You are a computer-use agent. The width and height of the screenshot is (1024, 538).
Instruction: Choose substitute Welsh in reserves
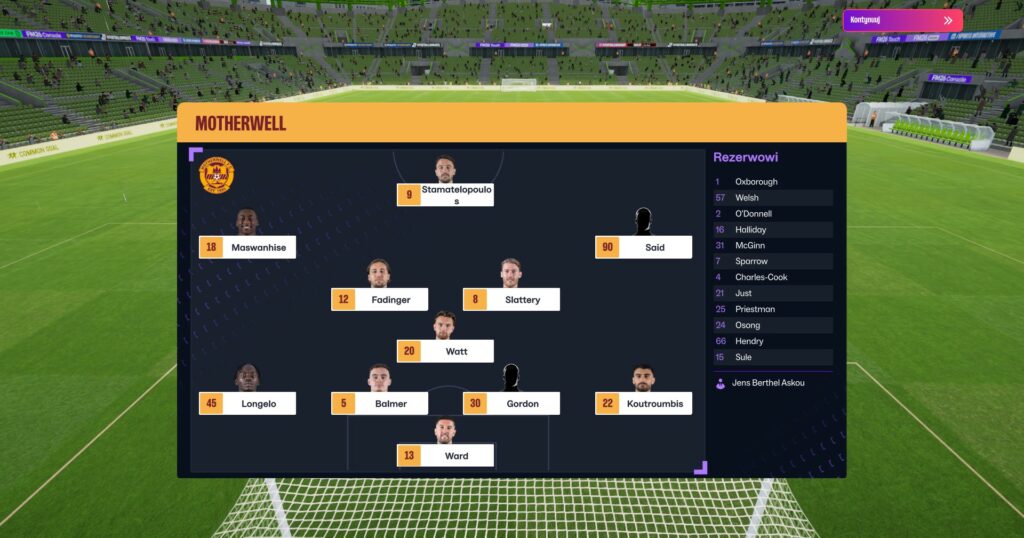click(772, 198)
